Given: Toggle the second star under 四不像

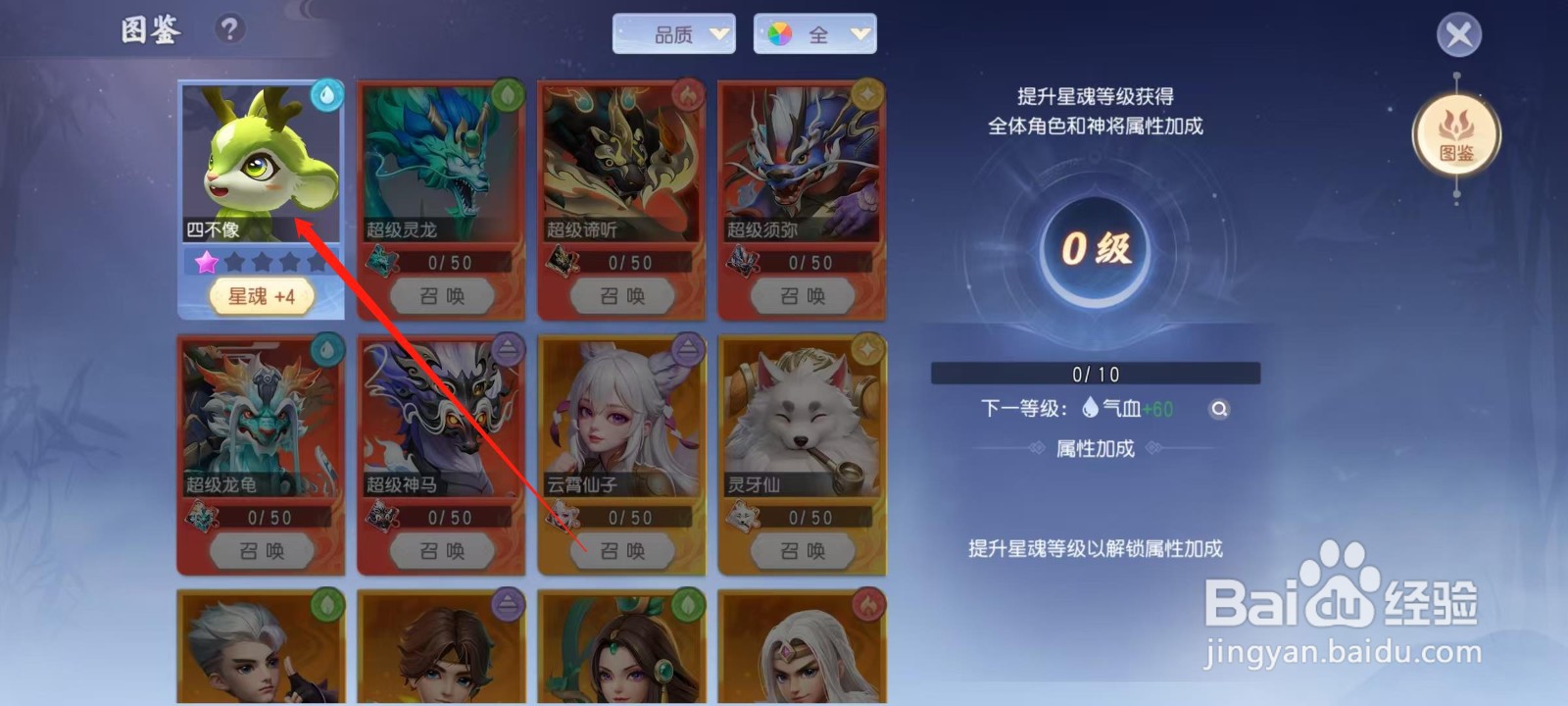Looking at the screenshot, I should (235, 260).
